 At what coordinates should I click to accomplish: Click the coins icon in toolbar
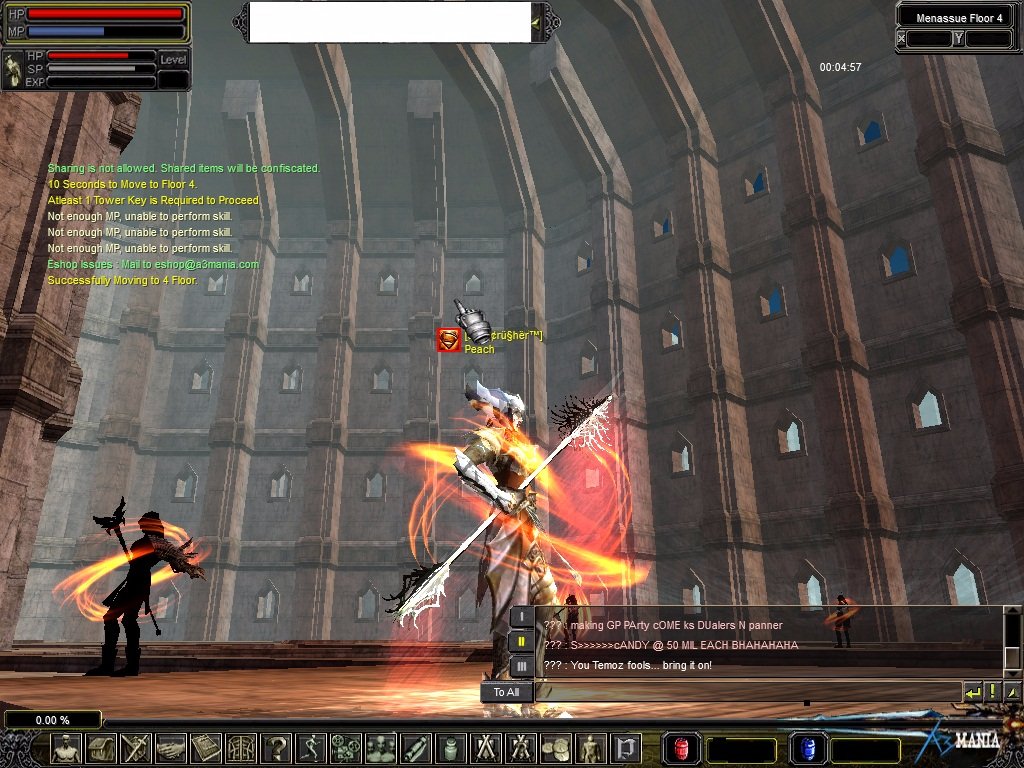(x=556, y=748)
